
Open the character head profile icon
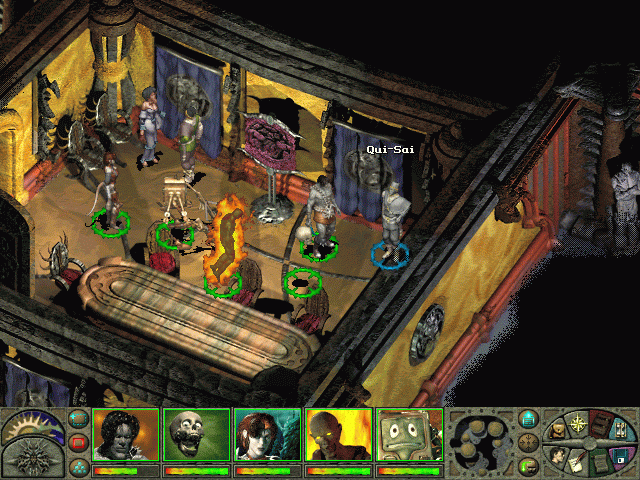pyautogui.click(x=557, y=454)
